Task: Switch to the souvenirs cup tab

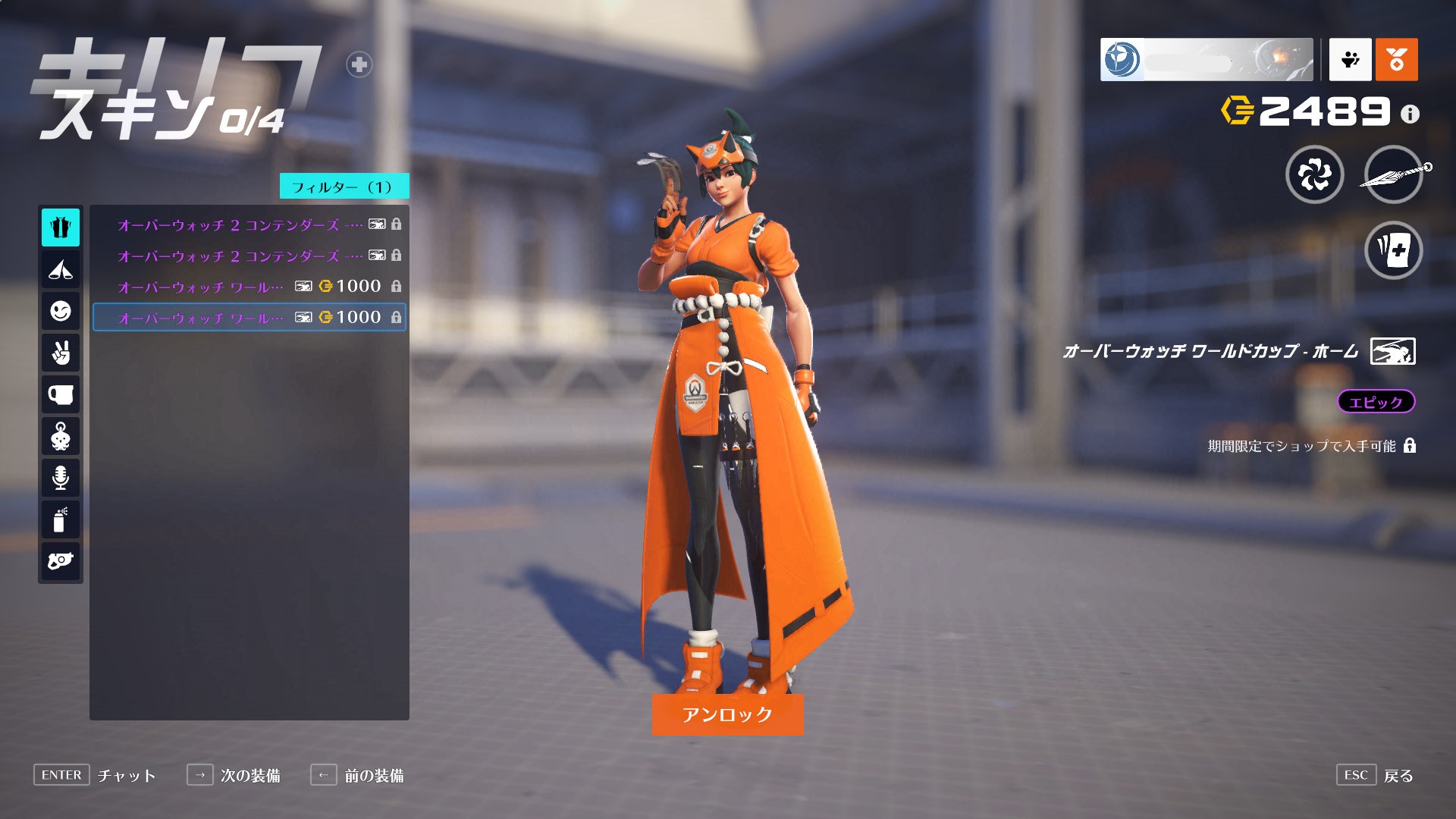Action: coord(61,395)
